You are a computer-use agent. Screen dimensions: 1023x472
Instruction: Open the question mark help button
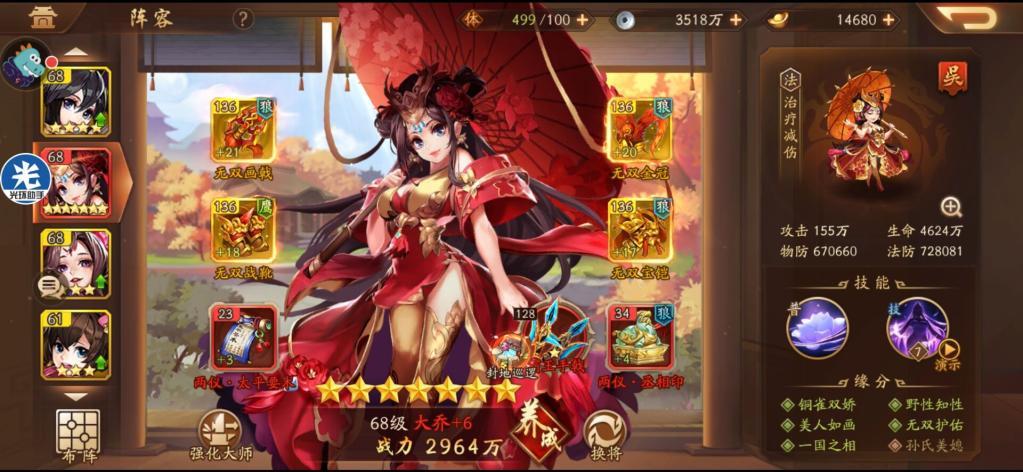point(243,19)
